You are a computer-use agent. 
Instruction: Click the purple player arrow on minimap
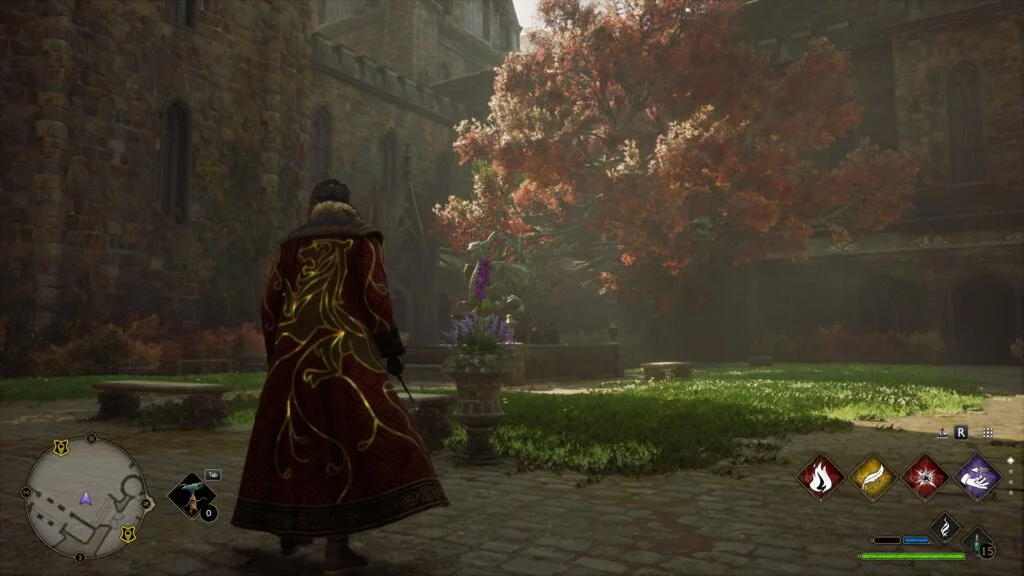click(86, 497)
